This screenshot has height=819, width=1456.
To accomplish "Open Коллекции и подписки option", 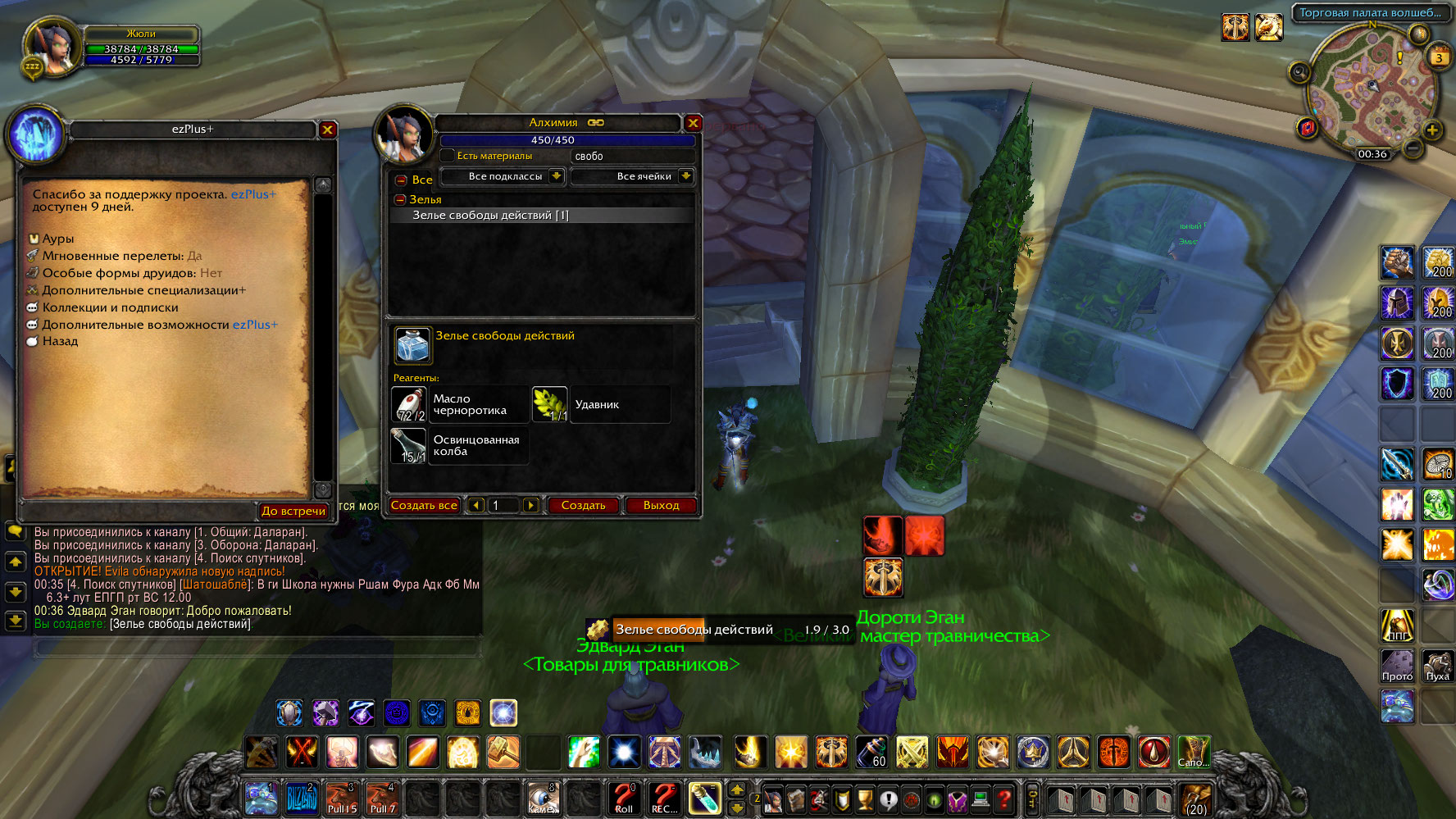I will tap(110, 307).
